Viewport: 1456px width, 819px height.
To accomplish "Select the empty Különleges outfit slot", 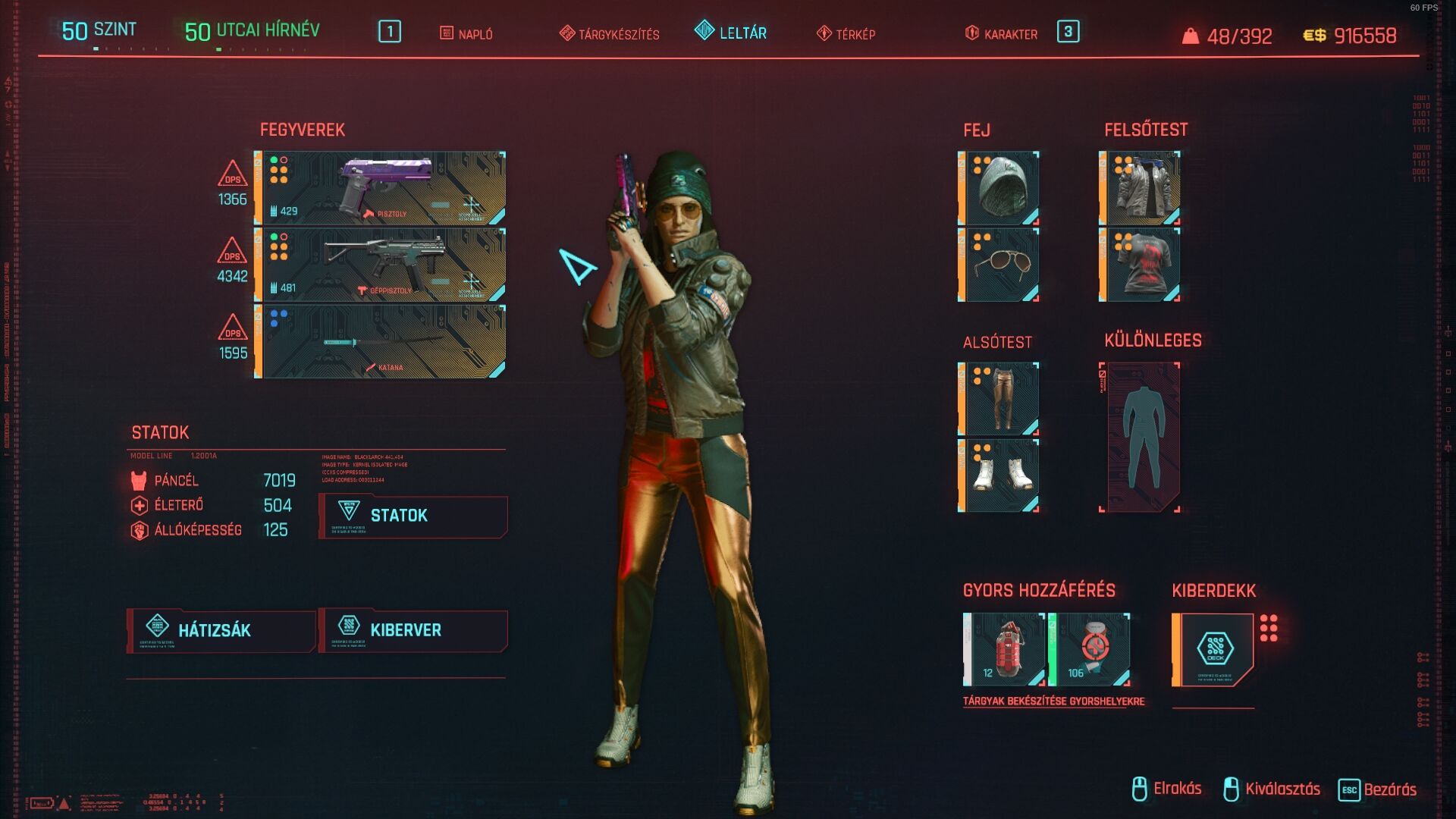I will [1141, 438].
